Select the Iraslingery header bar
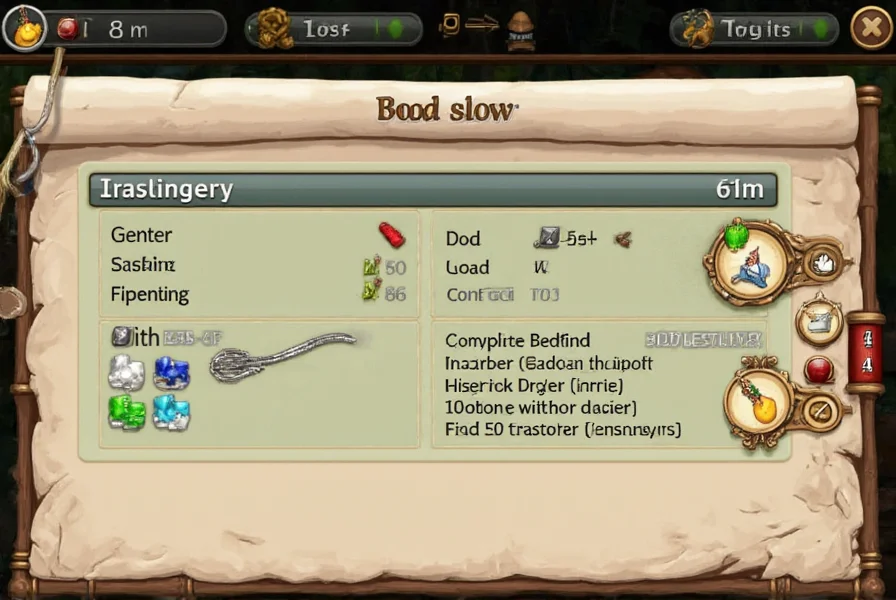896x600 pixels. [x=432, y=189]
